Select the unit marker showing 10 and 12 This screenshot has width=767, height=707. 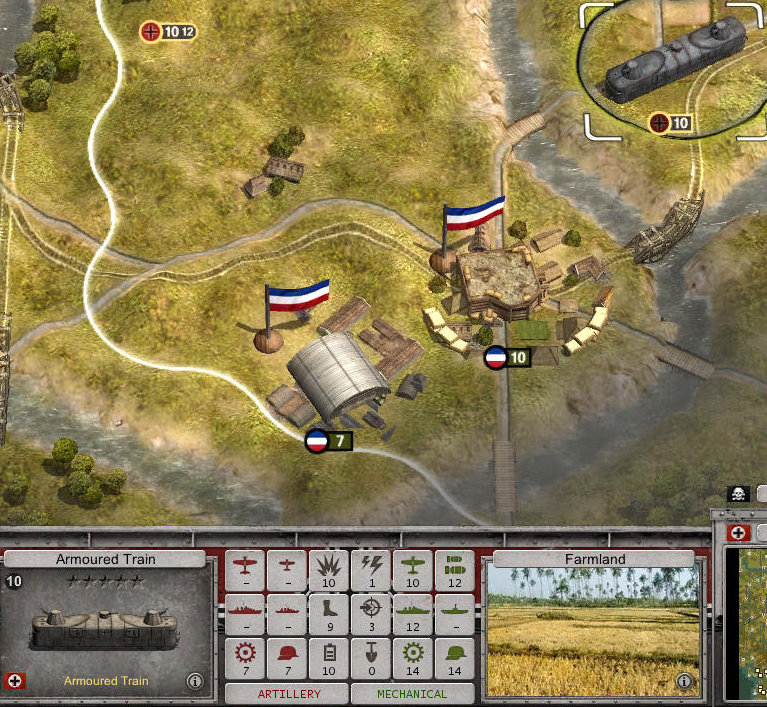[x=167, y=32]
